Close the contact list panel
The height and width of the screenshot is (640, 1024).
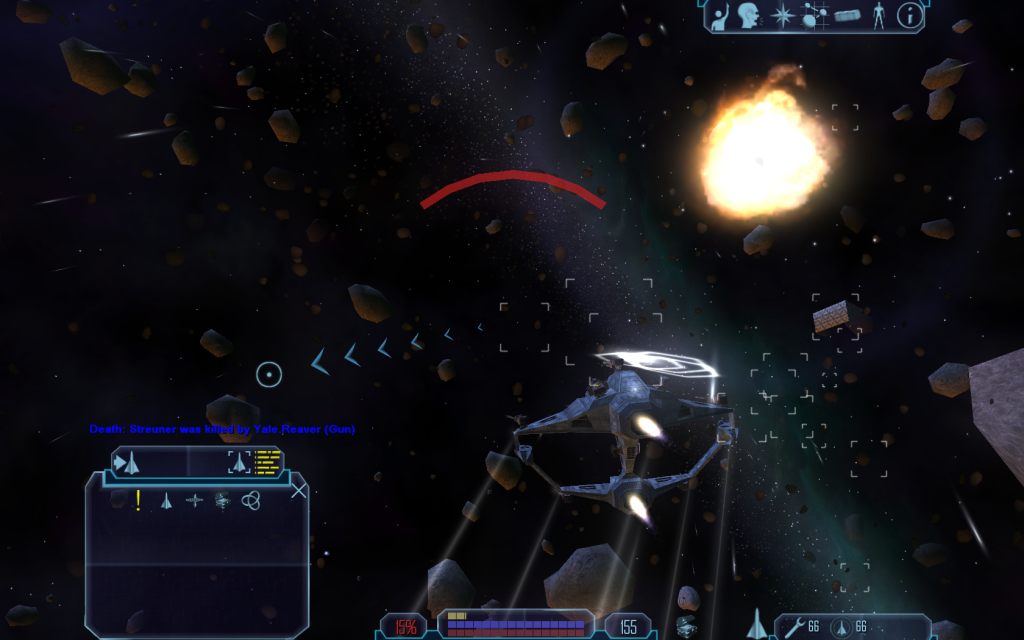(298, 490)
